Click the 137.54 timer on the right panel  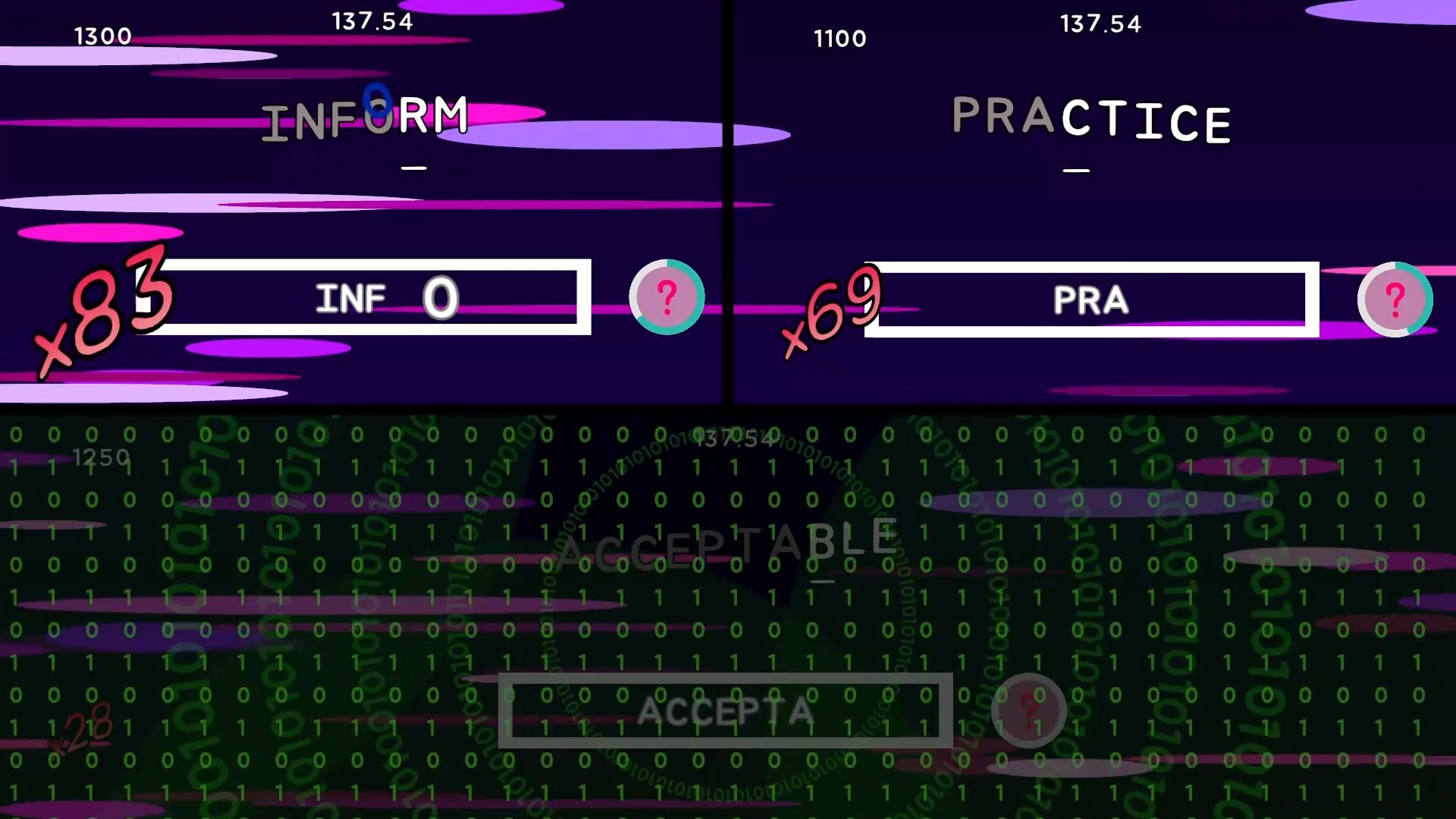[x=1101, y=24]
